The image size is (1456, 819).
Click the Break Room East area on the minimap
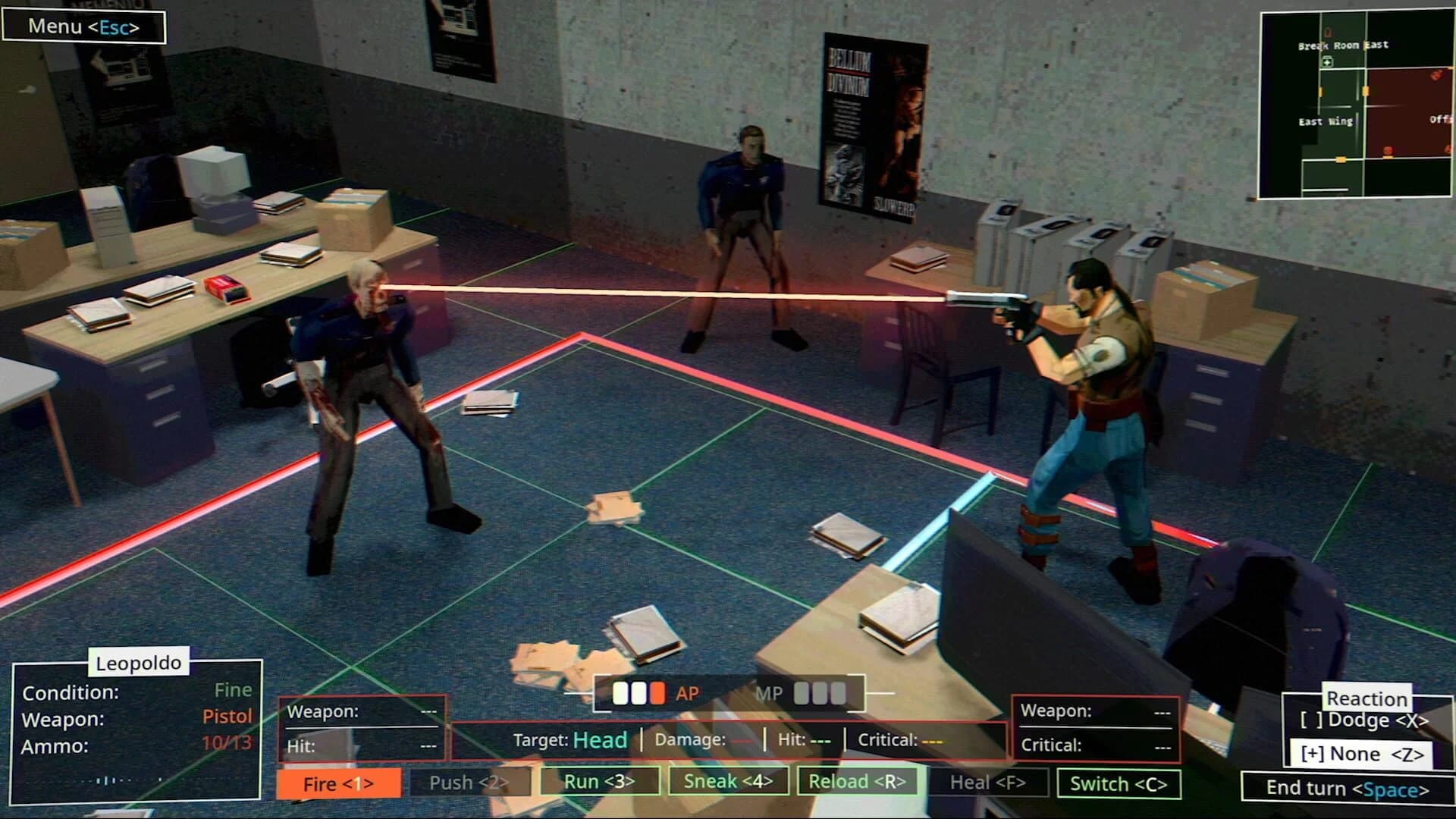(x=1343, y=45)
